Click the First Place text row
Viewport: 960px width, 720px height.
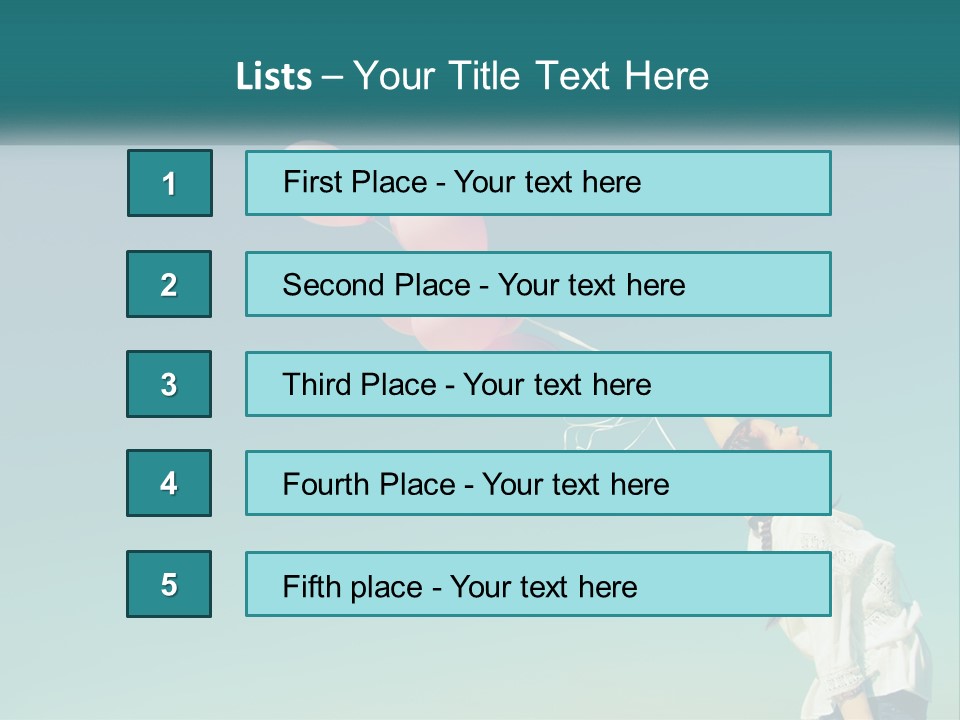tap(538, 183)
